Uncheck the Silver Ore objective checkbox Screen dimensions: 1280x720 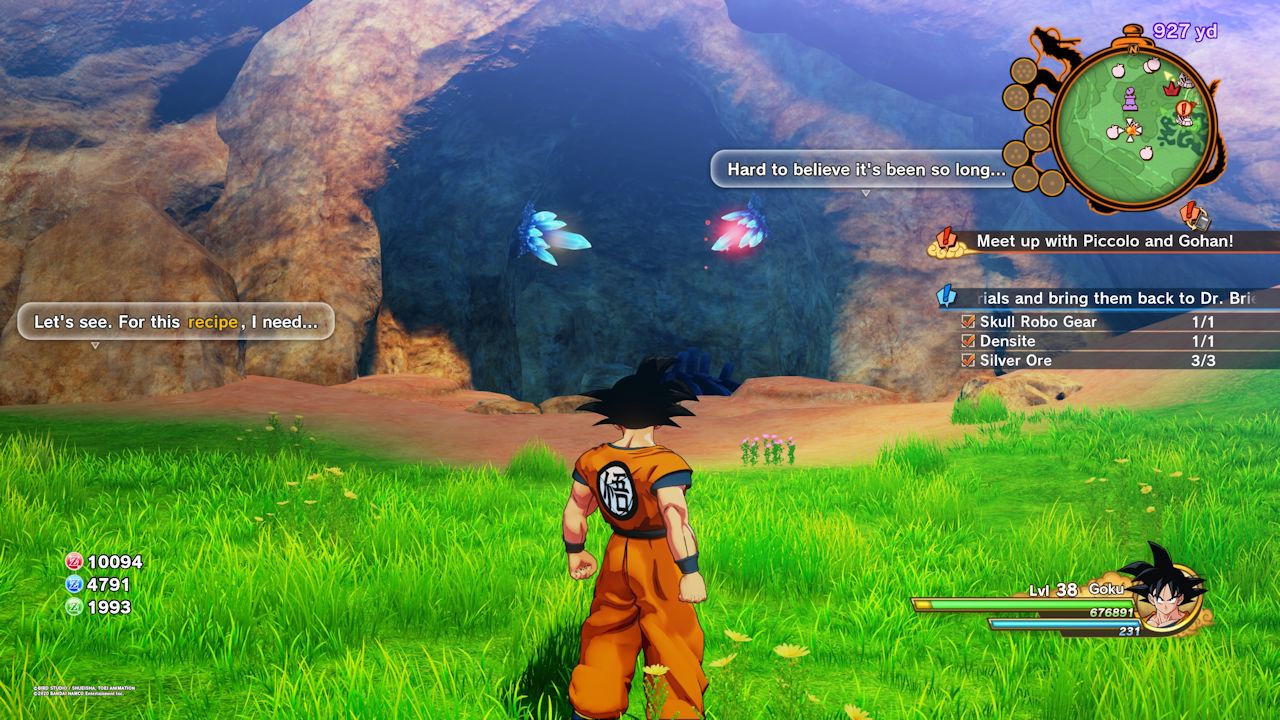966,360
